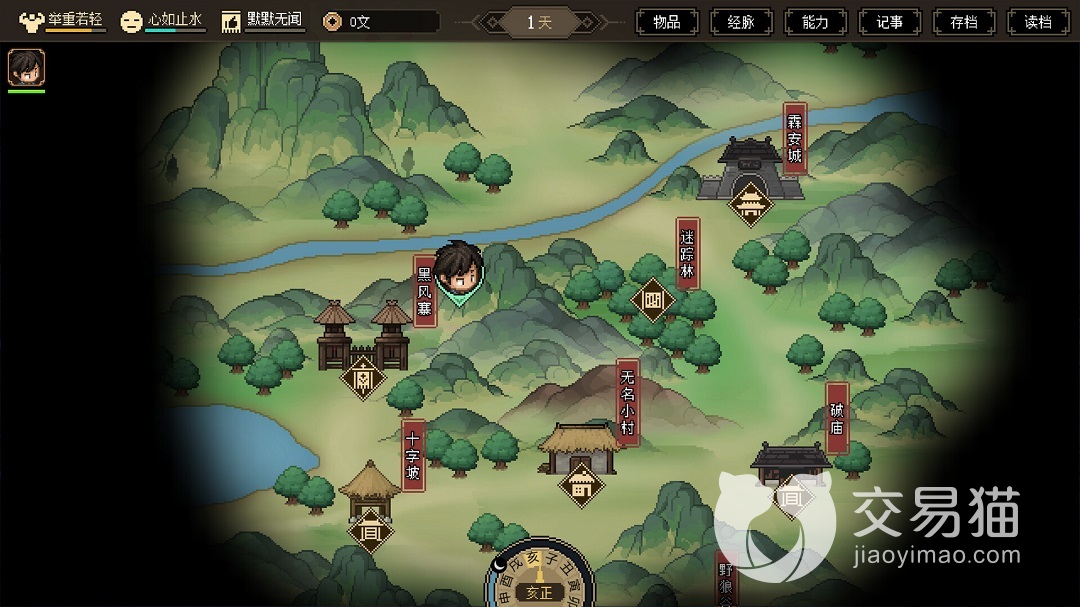The height and width of the screenshot is (607, 1080).
Task: Open the 经脉 meridians menu
Action: tap(741, 22)
